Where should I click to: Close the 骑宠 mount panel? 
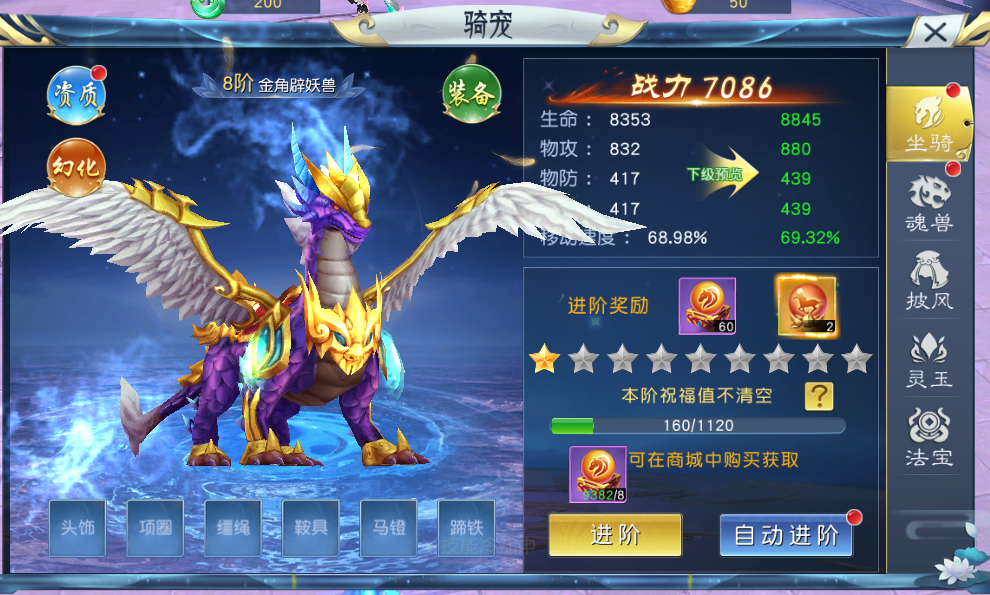pyautogui.click(x=936, y=32)
